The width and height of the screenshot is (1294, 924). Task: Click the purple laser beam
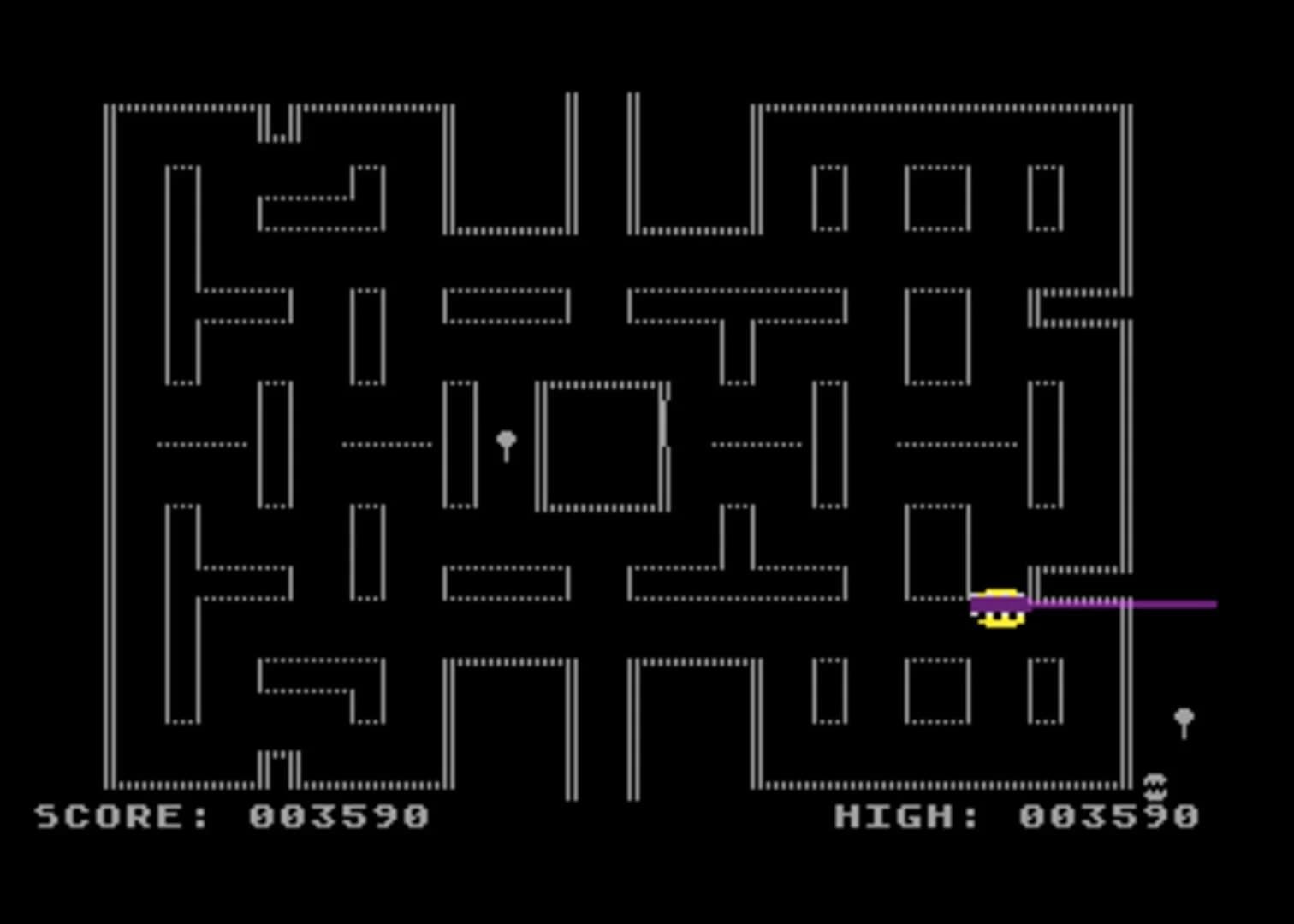(1113, 604)
